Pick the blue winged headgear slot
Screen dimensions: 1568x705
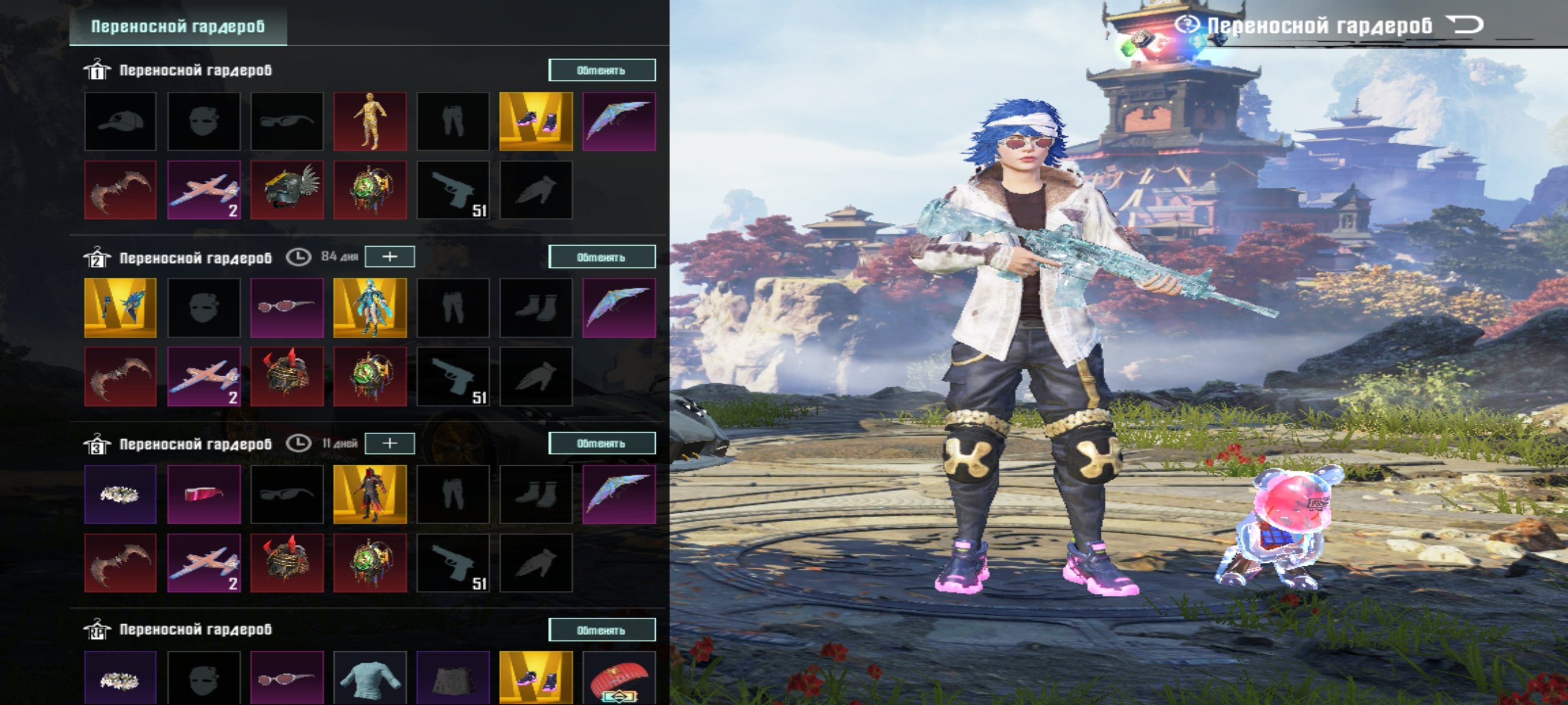(x=120, y=308)
